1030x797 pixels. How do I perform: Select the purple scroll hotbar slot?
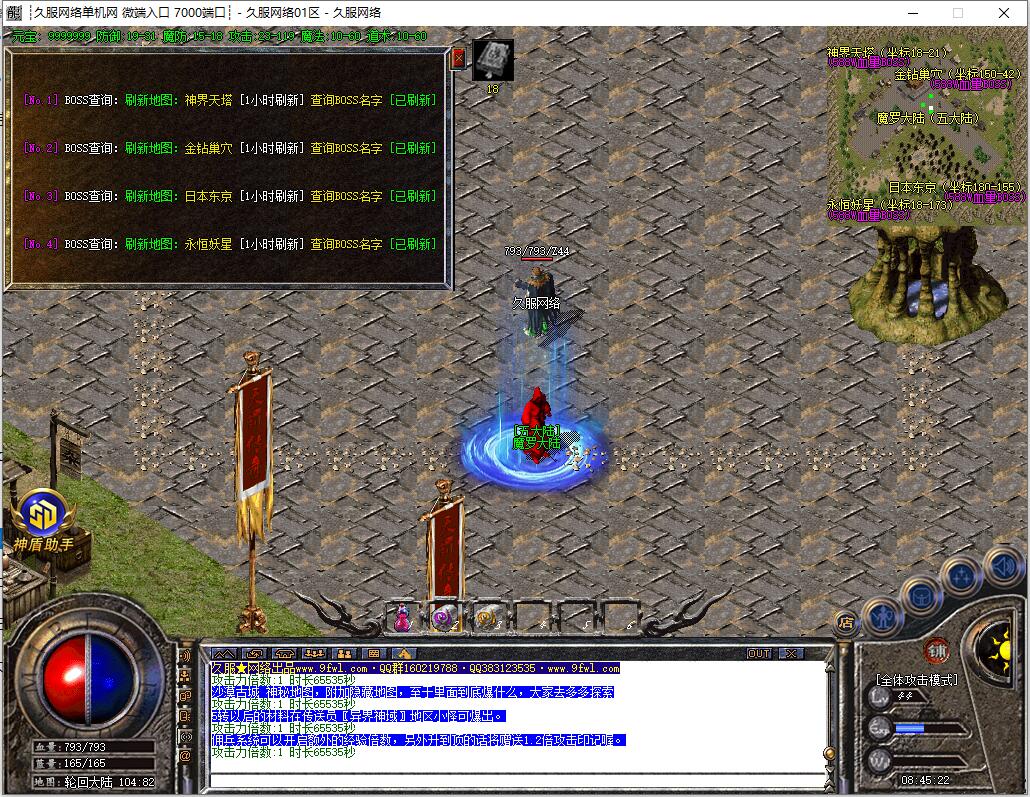443,619
